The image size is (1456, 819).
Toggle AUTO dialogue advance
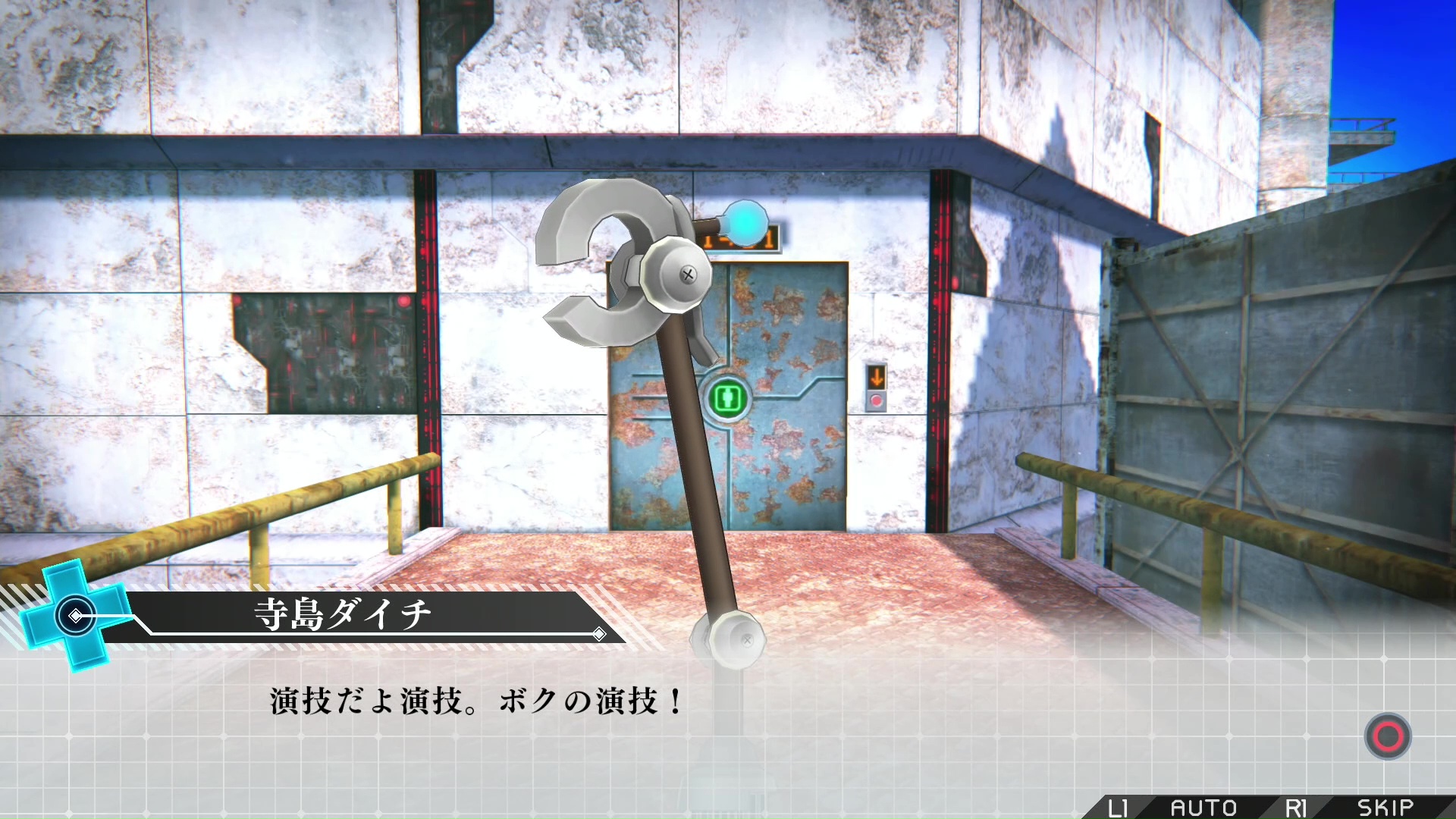click(1203, 807)
